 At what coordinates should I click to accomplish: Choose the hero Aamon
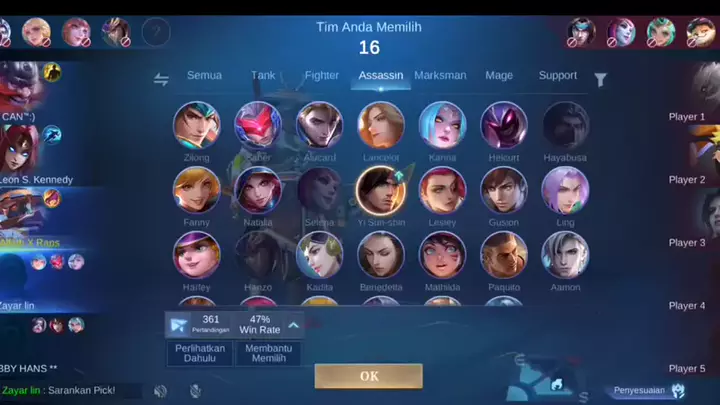tap(565, 254)
